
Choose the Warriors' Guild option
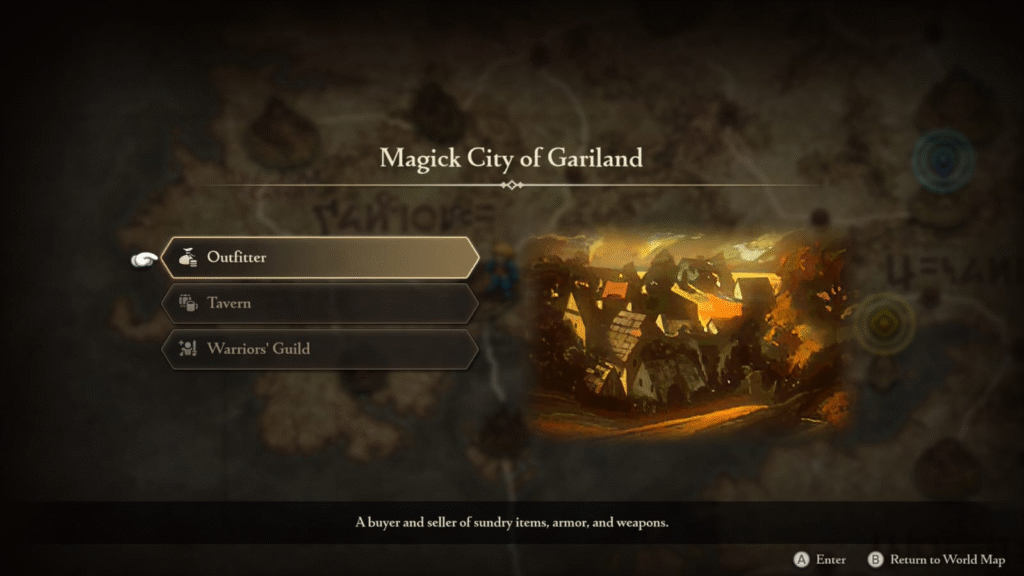319,349
